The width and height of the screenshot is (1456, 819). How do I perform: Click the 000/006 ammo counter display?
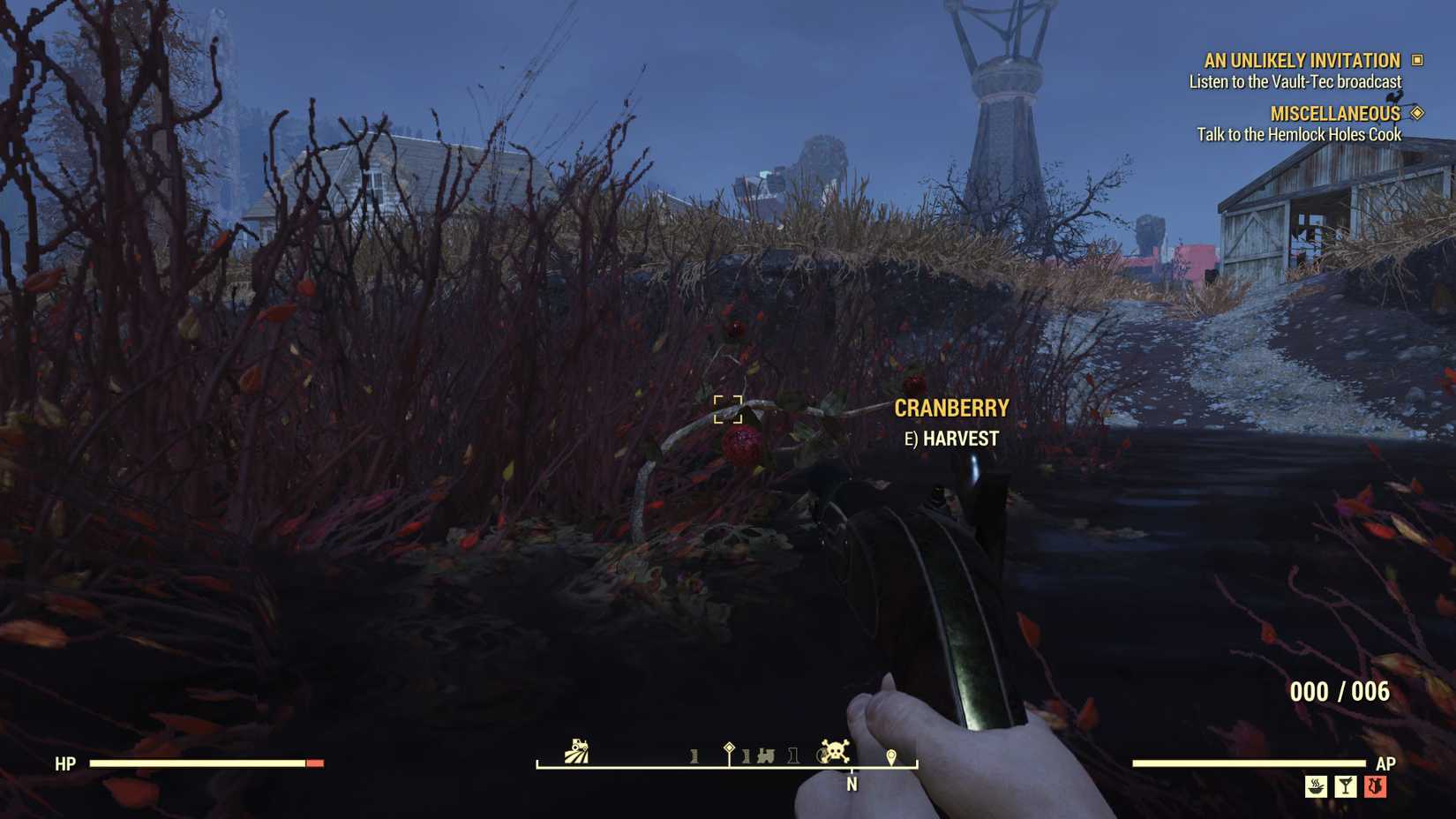tap(1343, 692)
